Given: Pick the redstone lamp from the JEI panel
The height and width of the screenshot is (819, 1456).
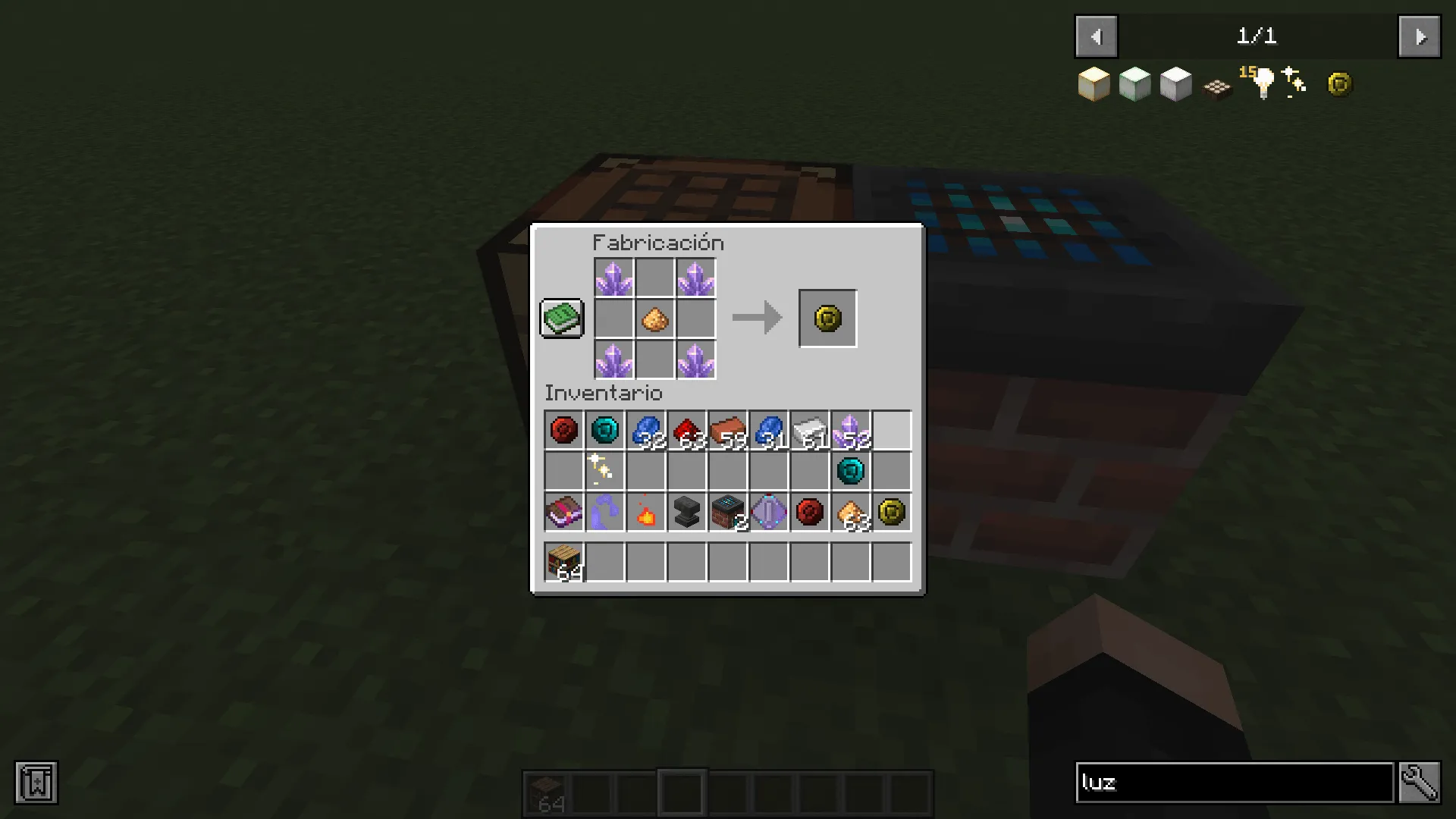Looking at the screenshot, I should [x=1216, y=86].
